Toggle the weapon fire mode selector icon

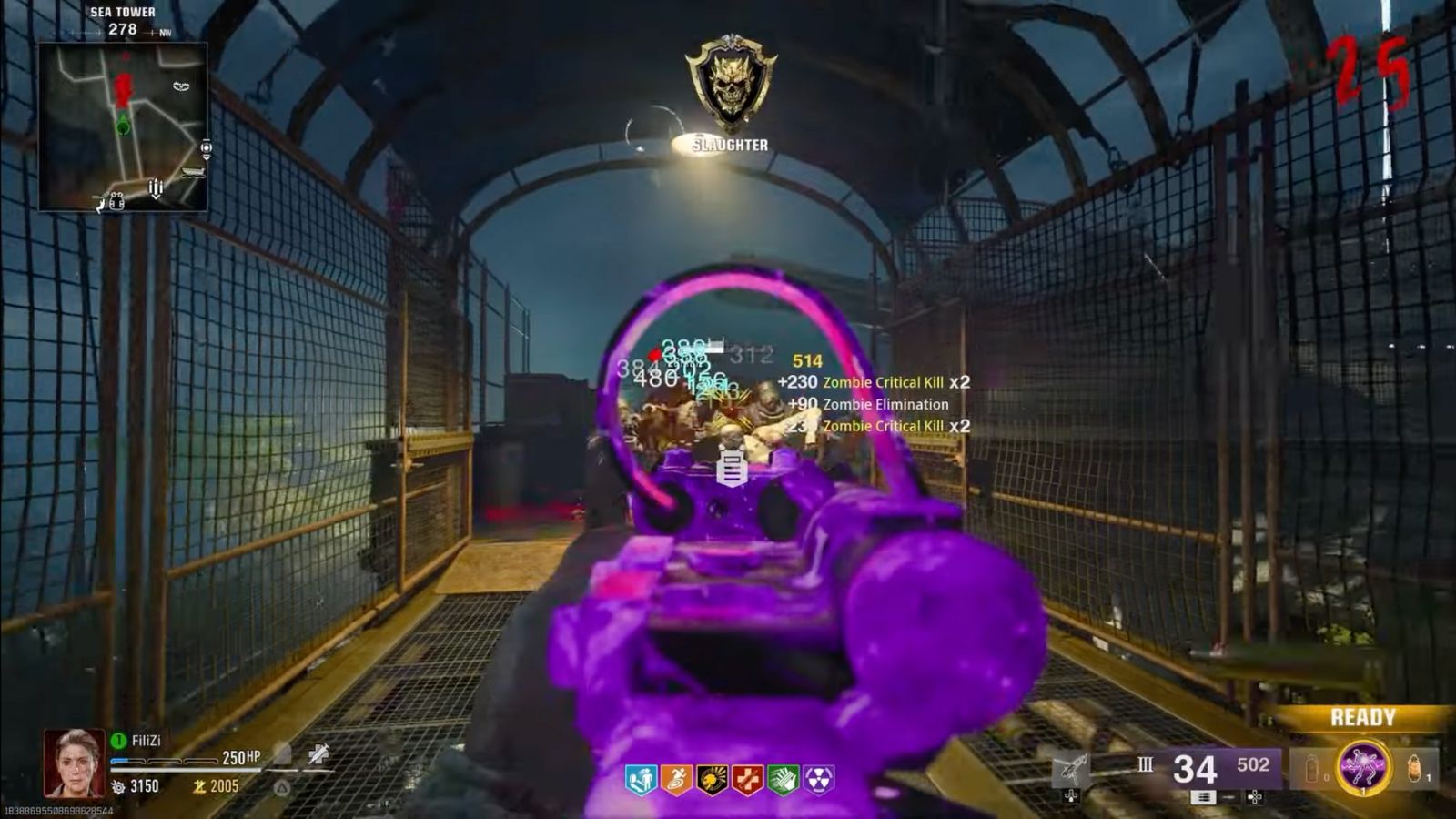click(1205, 797)
